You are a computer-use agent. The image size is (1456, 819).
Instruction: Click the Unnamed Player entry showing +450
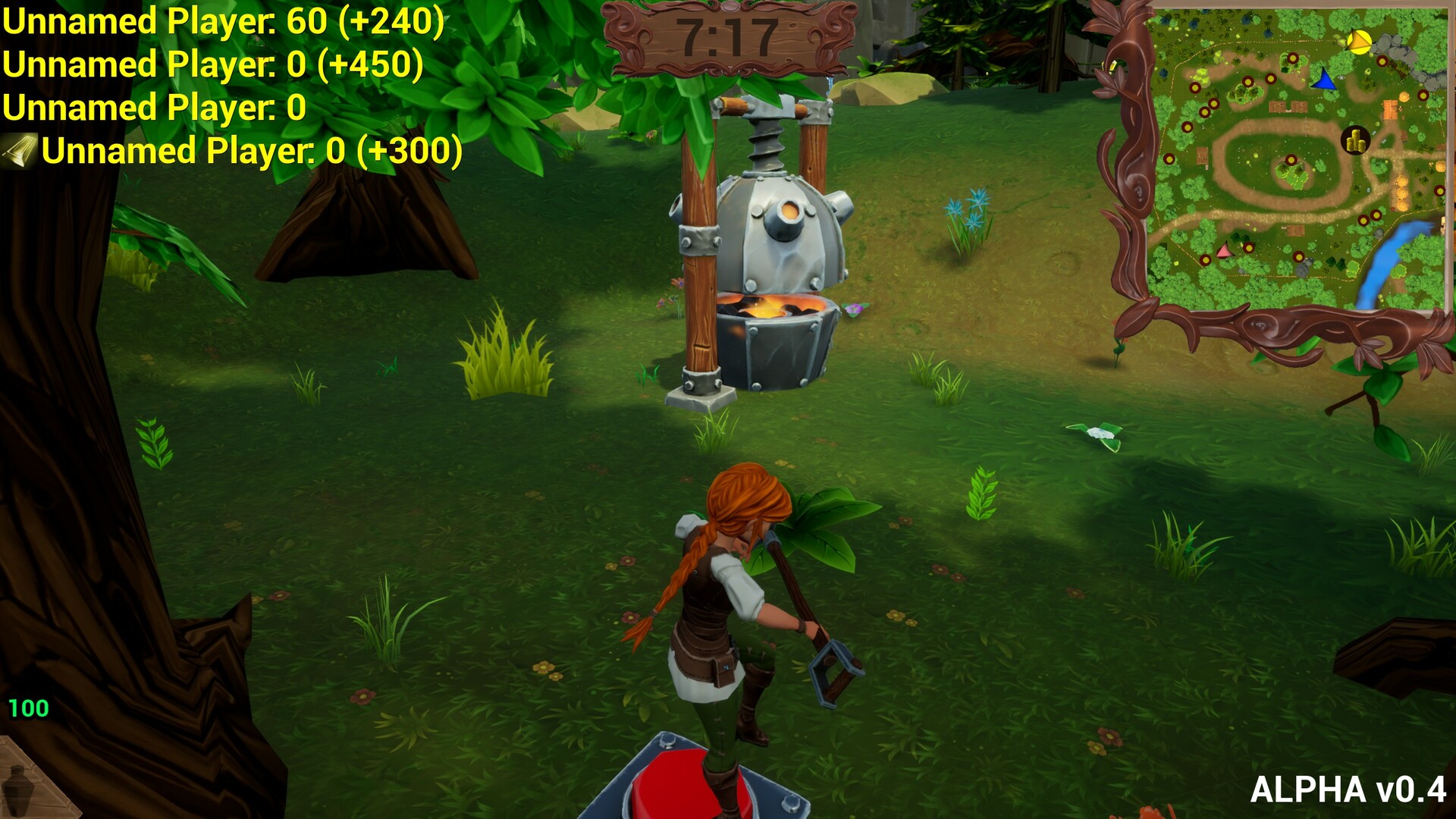(215, 63)
